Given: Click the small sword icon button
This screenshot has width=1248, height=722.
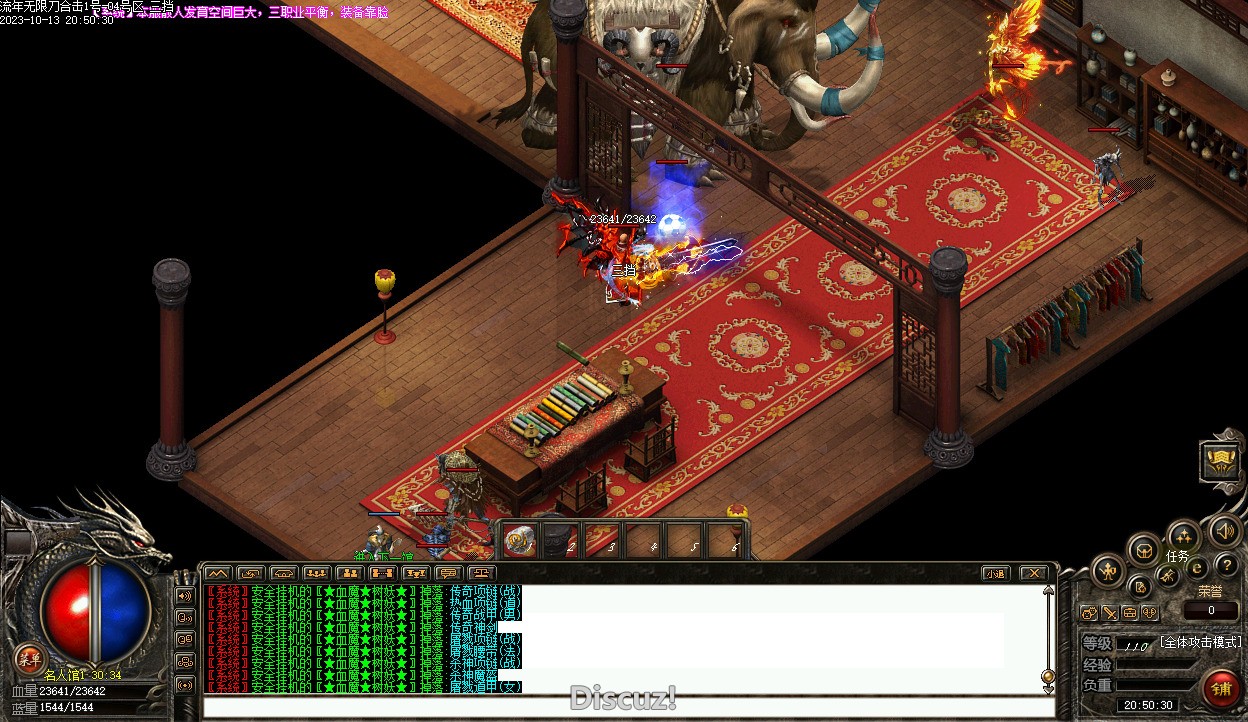Looking at the screenshot, I should (x=1110, y=612).
